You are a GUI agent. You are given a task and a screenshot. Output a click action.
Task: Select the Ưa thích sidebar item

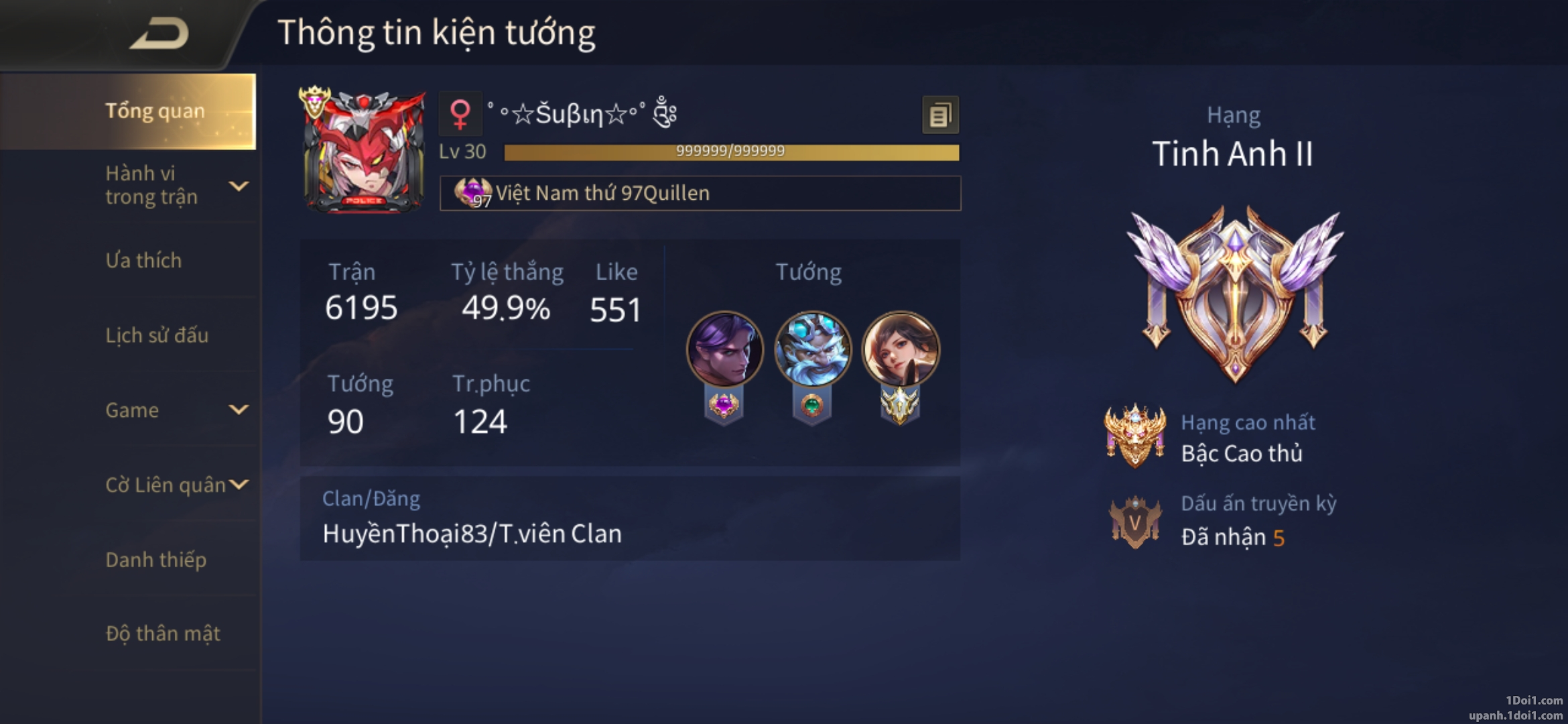143,260
